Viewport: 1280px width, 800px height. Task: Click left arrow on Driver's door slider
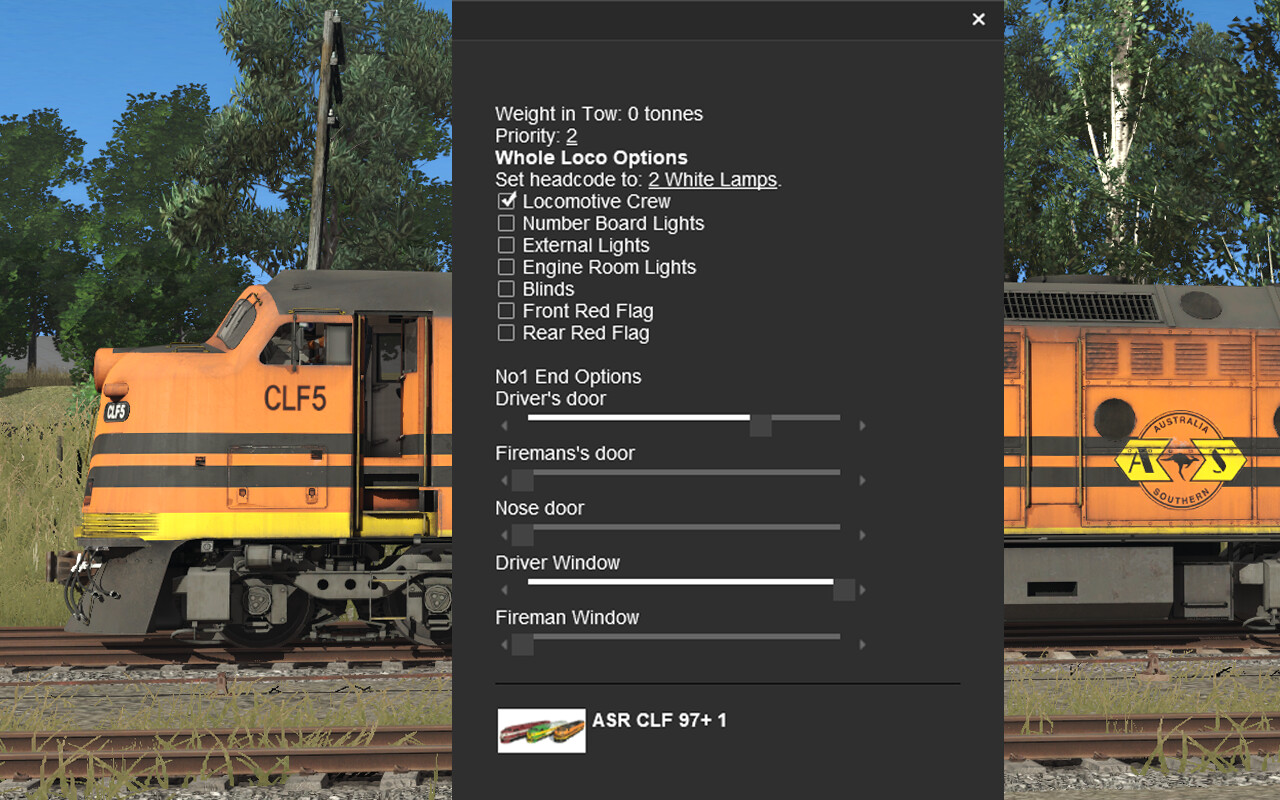504,424
